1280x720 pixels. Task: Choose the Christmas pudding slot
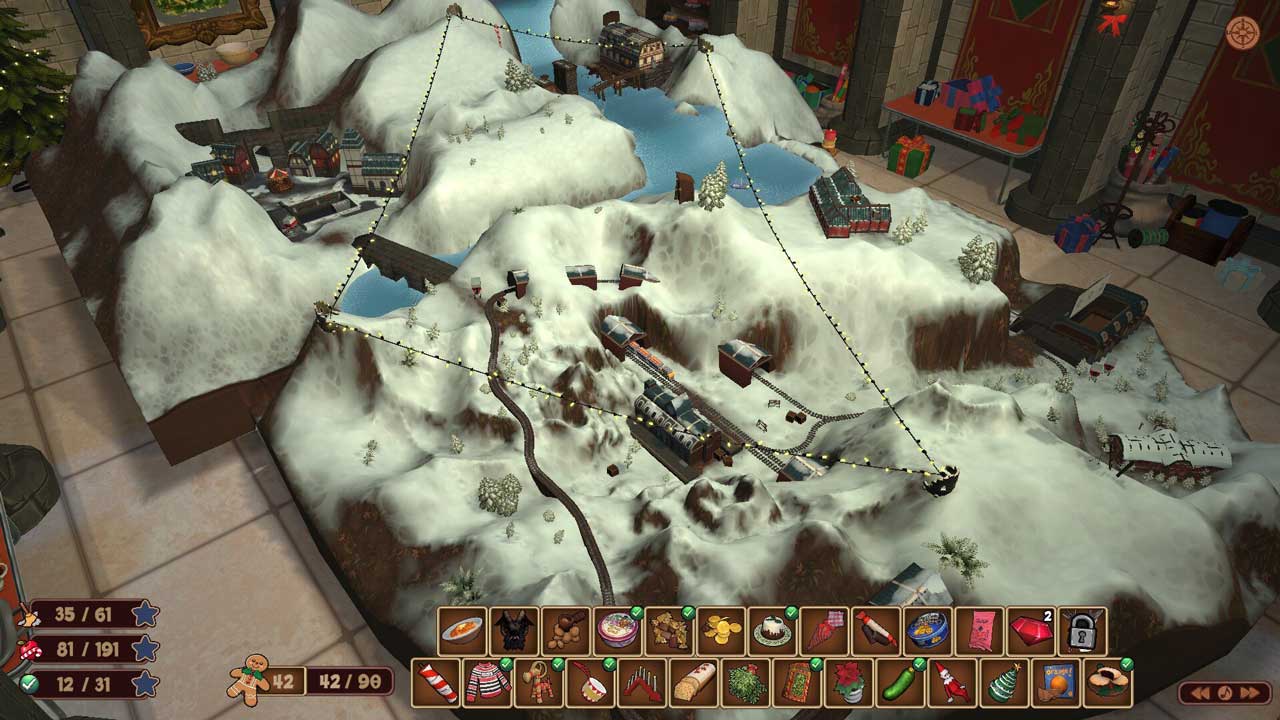tap(773, 631)
